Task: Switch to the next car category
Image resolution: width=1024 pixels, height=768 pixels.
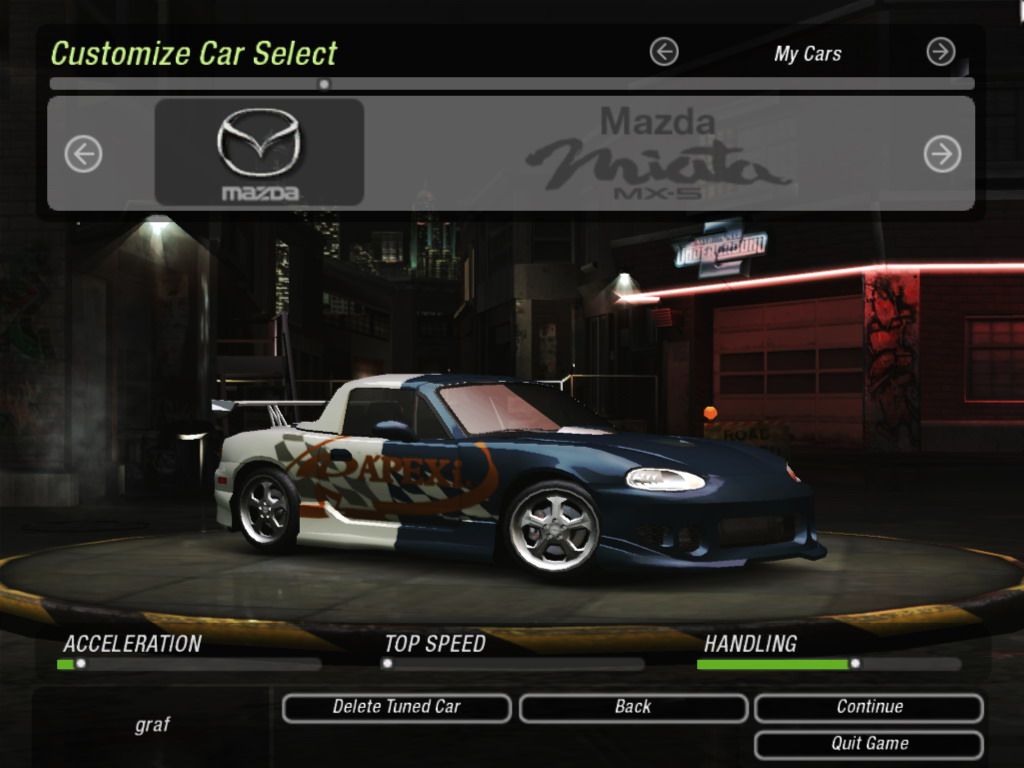Action: point(940,52)
